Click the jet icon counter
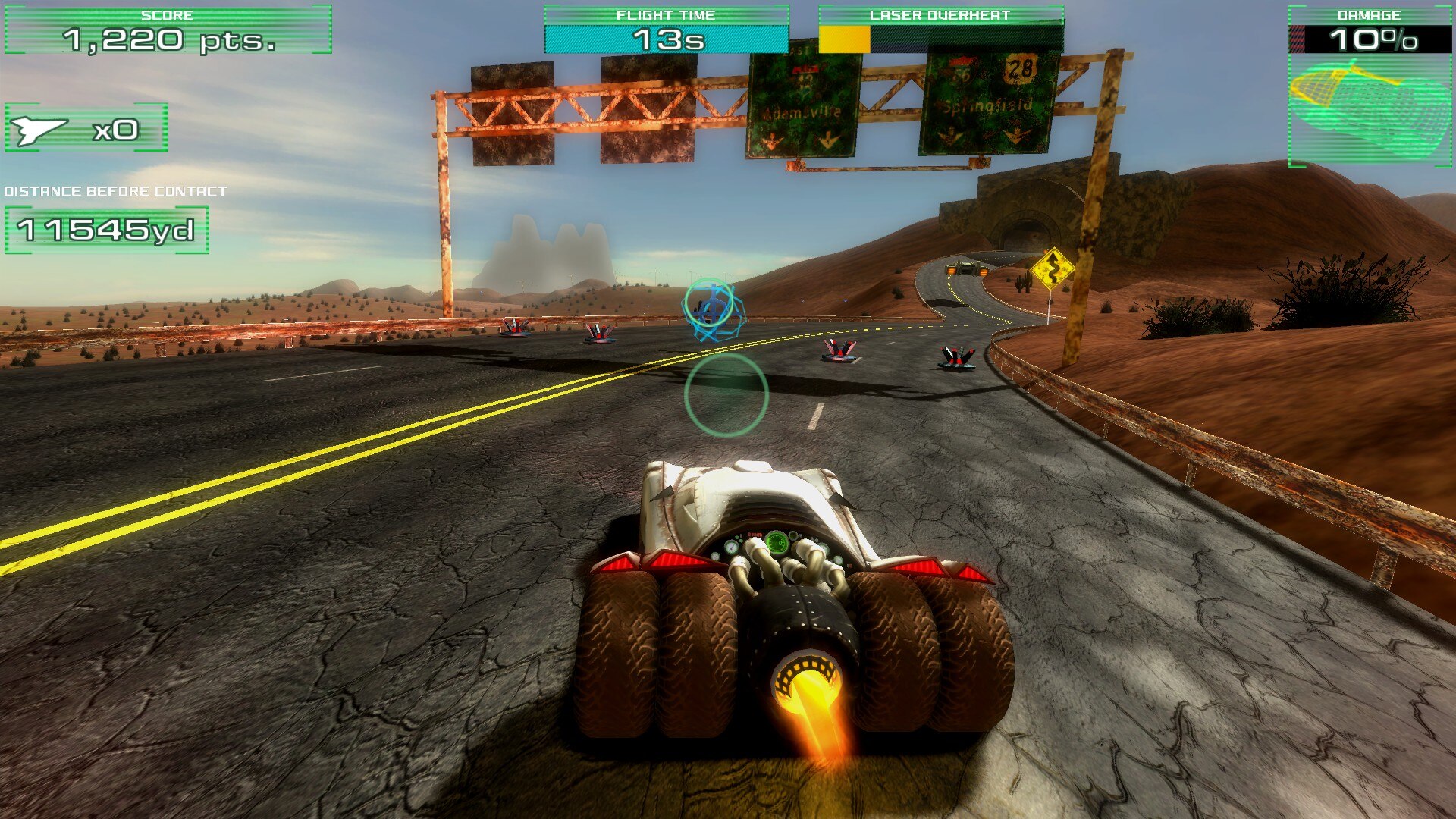 [x=86, y=129]
